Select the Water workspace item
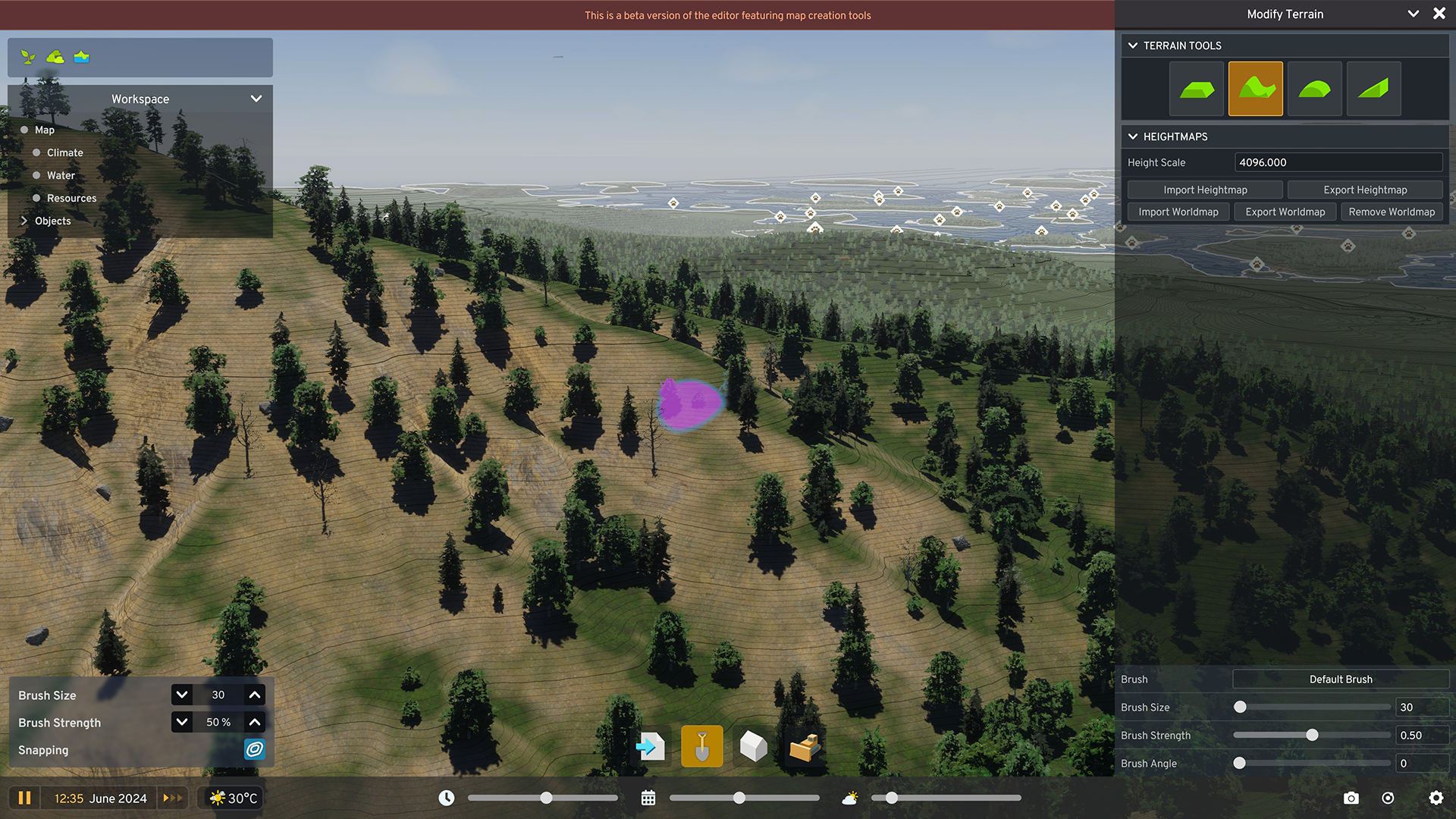 61,175
